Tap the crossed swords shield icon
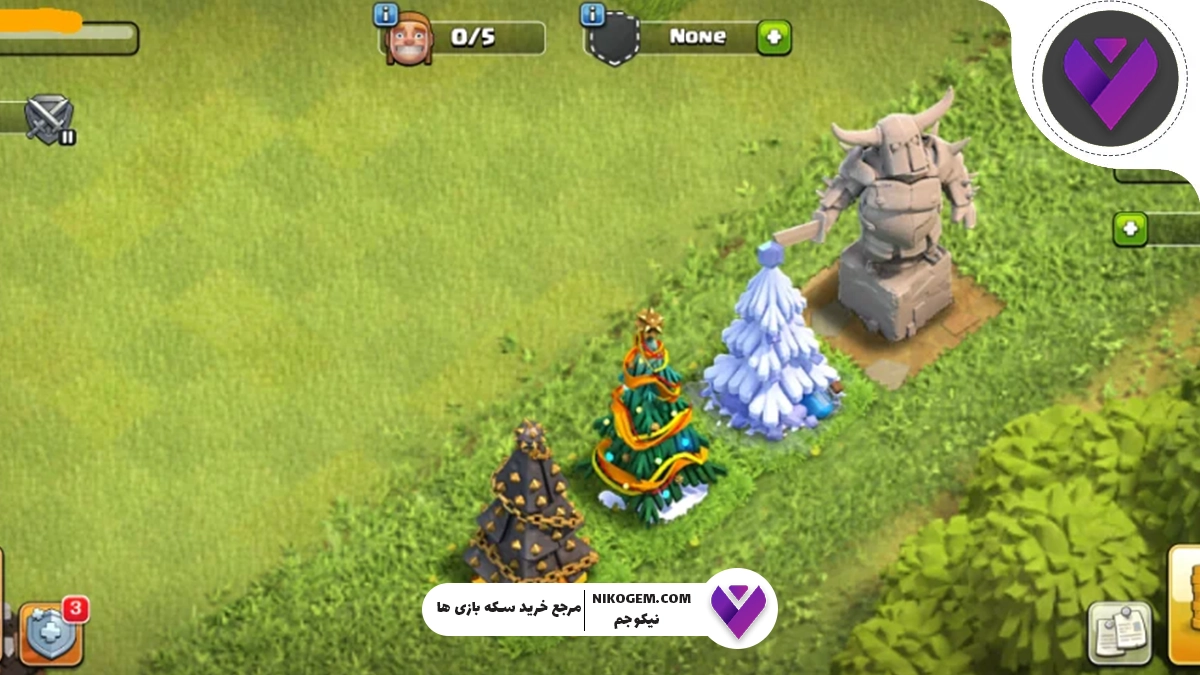 pyautogui.click(x=49, y=118)
